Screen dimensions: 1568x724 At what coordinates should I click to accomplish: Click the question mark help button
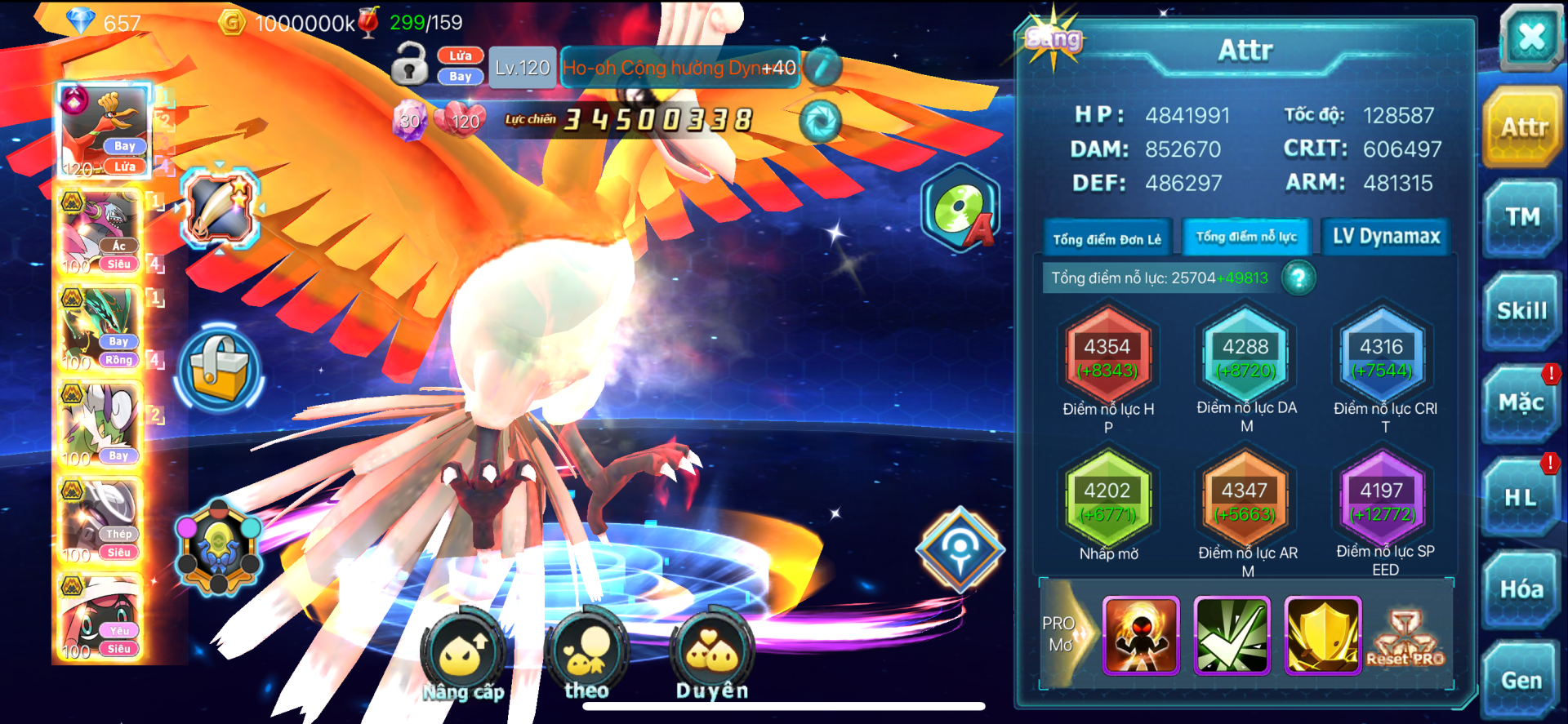click(1298, 278)
